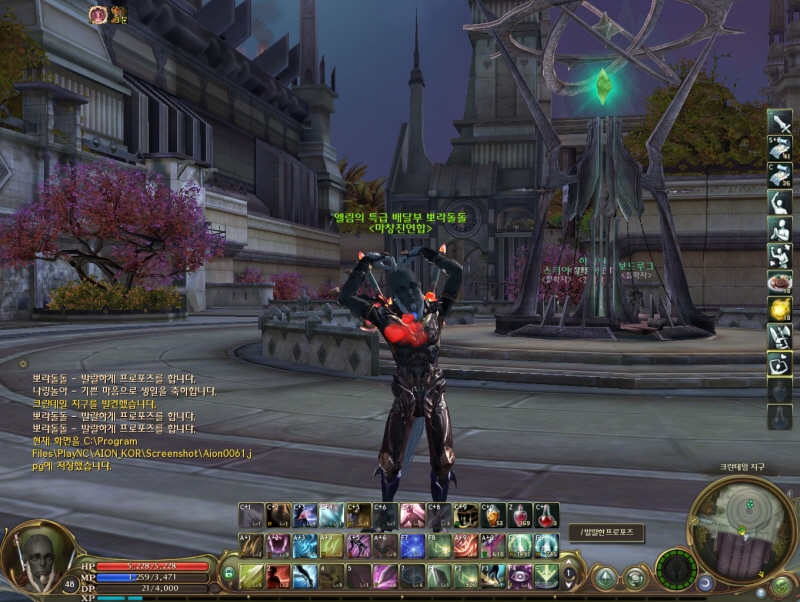Image resolution: width=800 pixels, height=602 pixels.
Task: Click the crescent moon button by the minimap
Action: (706, 581)
